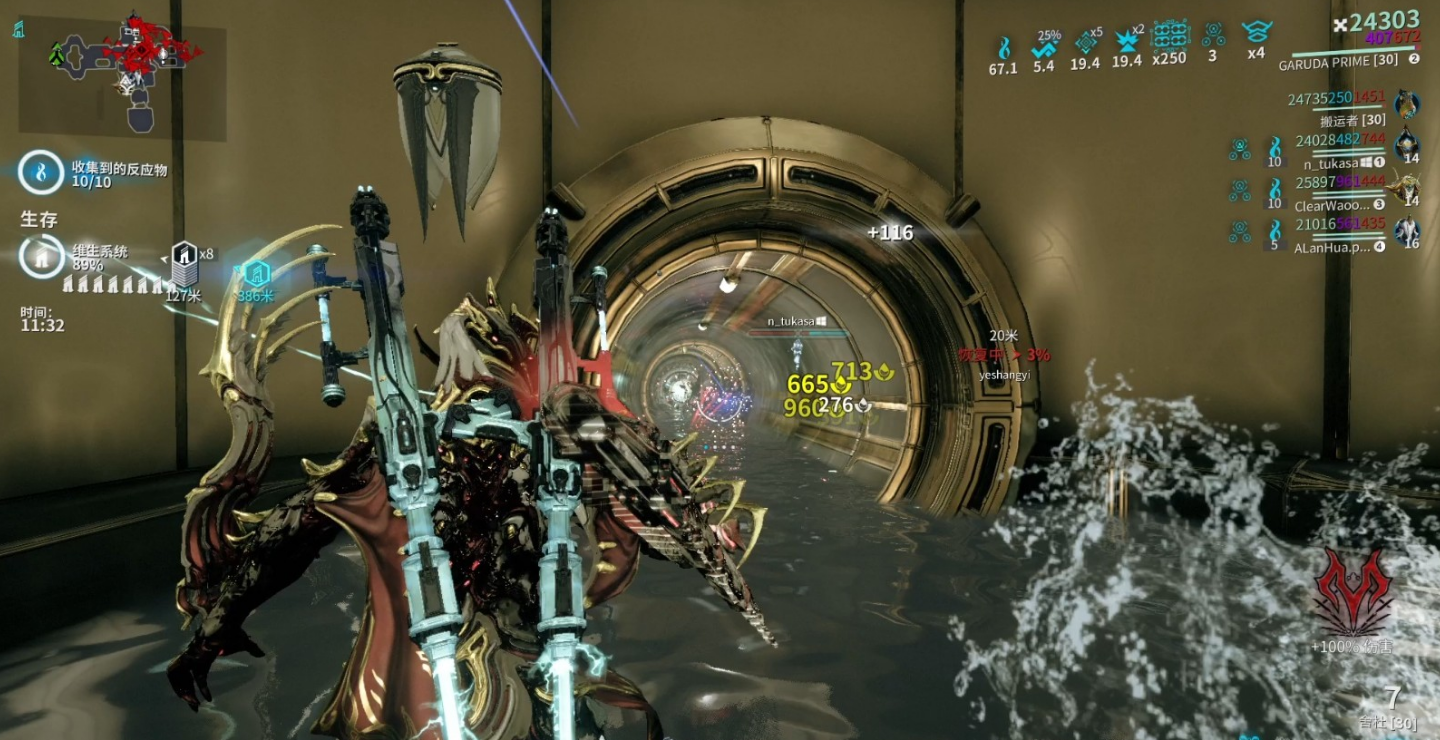1440x740 pixels.
Task: Select the reactant collected objective icon
Action: (41, 172)
